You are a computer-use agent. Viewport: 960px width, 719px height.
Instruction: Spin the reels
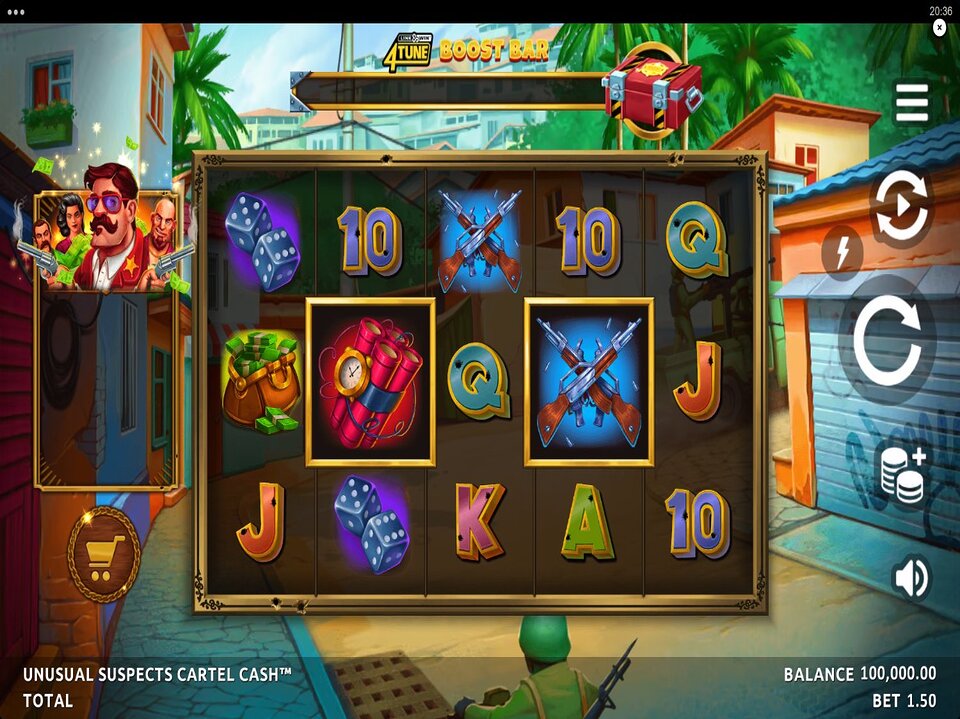click(887, 340)
